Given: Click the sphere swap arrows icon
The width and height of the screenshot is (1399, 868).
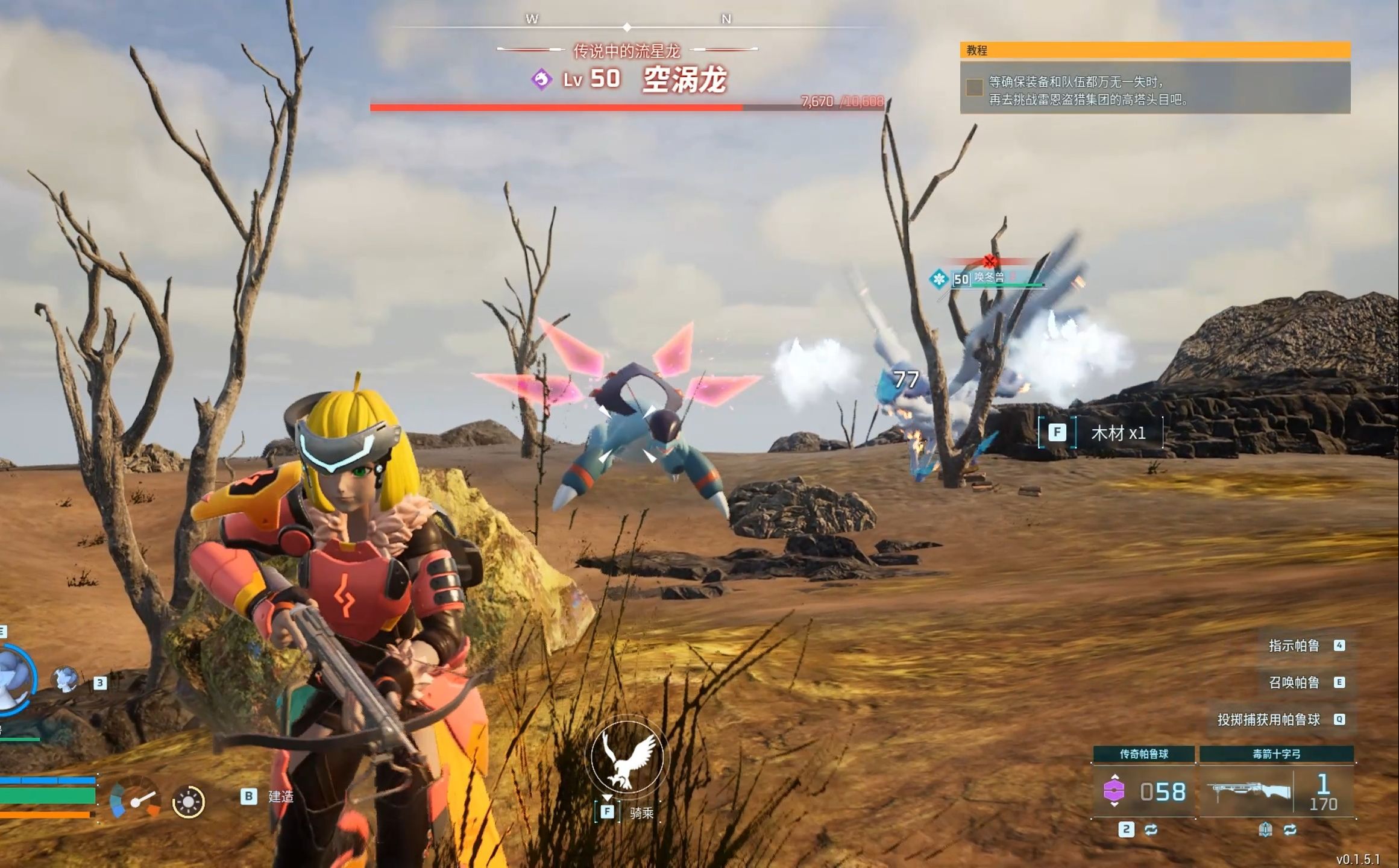Looking at the screenshot, I should pyautogui.click(x=1151, y=830).
